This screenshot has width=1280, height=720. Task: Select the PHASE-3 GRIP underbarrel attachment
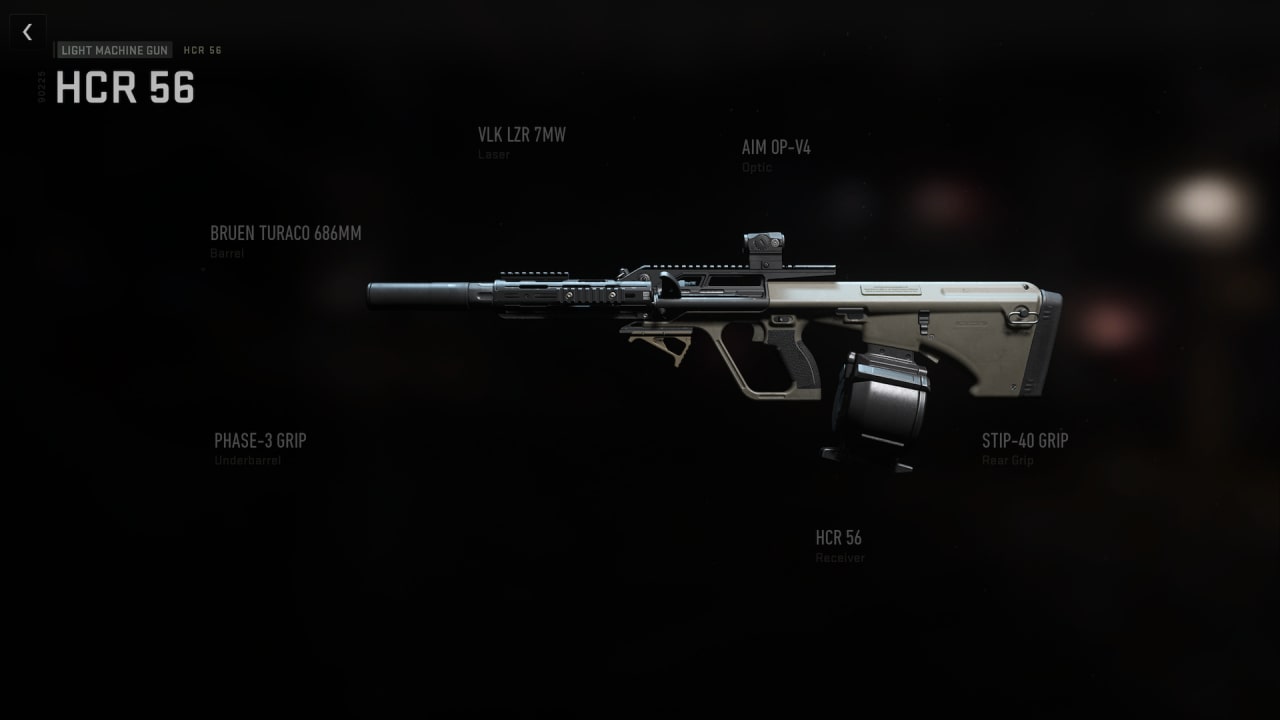pyautogui.click(x=261, y=440)
